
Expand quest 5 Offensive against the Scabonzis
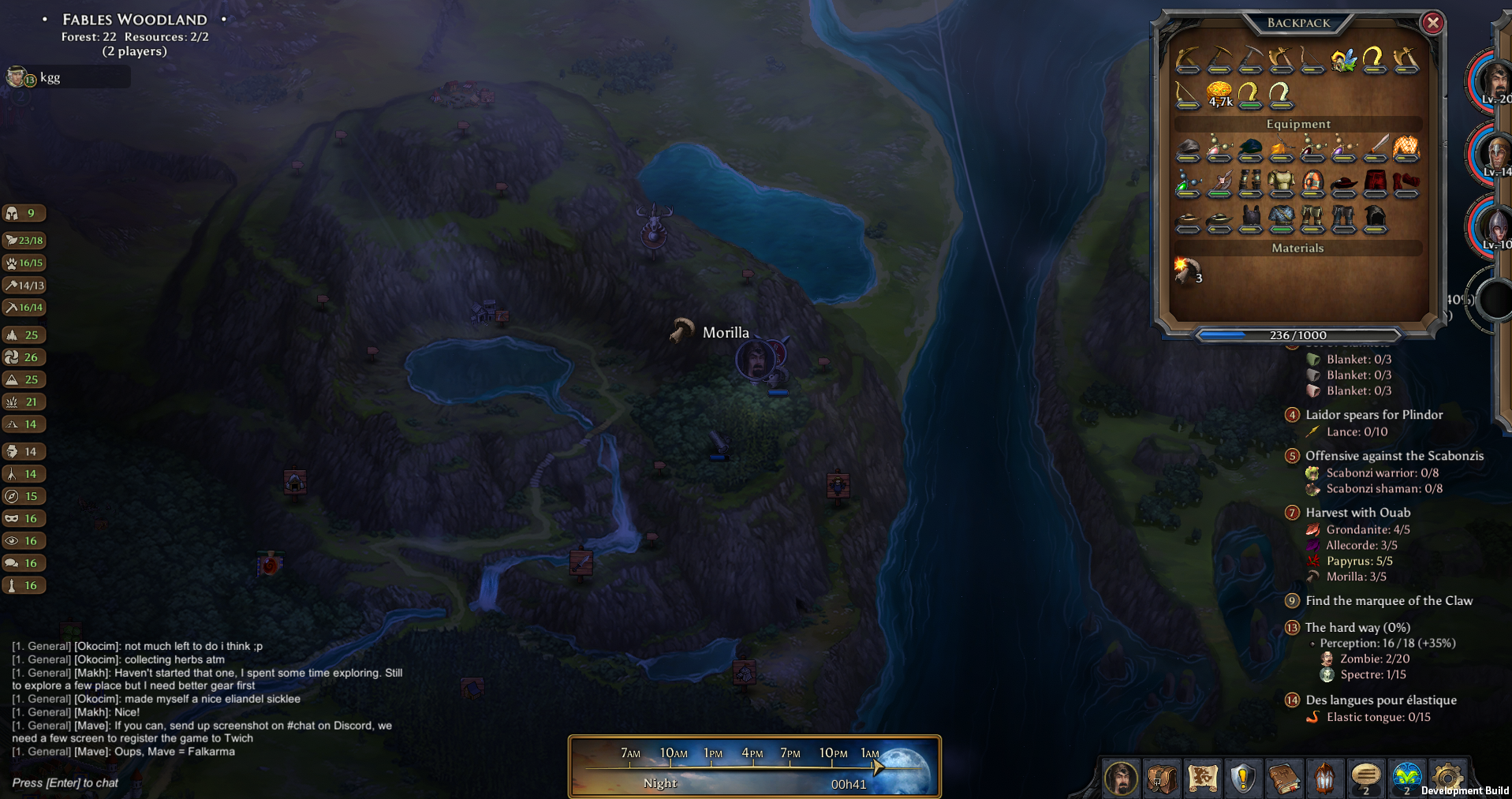pyautogui.click(x=1394, y=456)
